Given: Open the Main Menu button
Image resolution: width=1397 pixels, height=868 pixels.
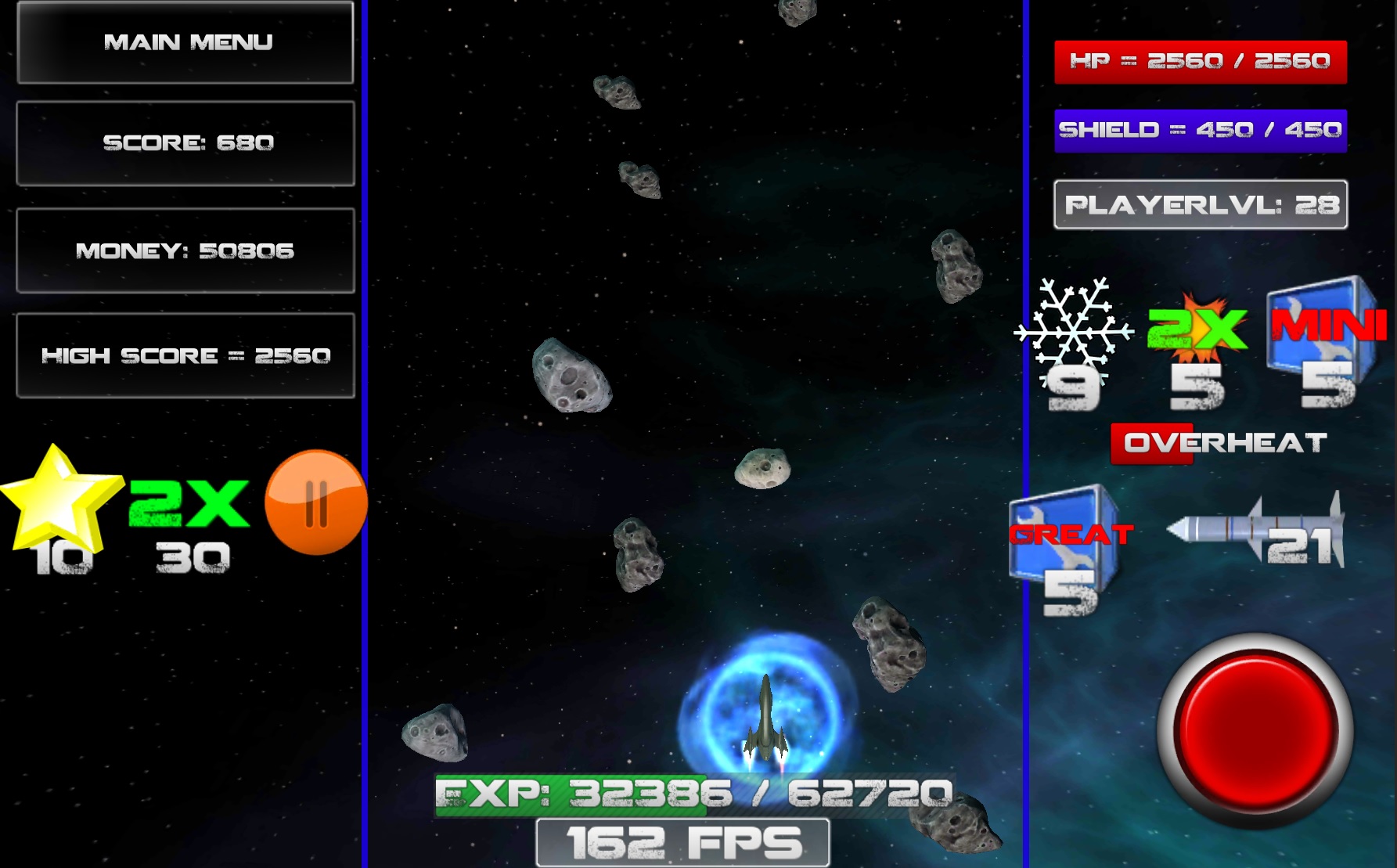Looking at the screenshot, I should (x=185, y=42).
